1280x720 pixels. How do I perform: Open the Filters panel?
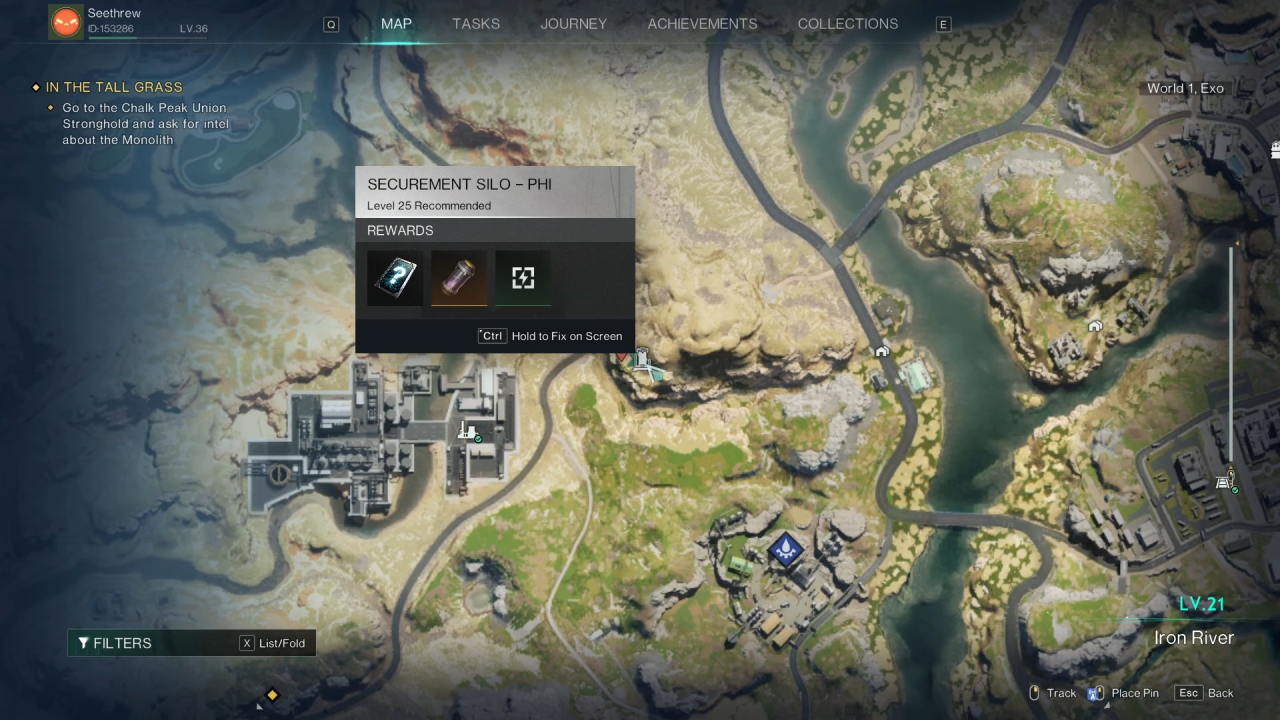point(115,643)
